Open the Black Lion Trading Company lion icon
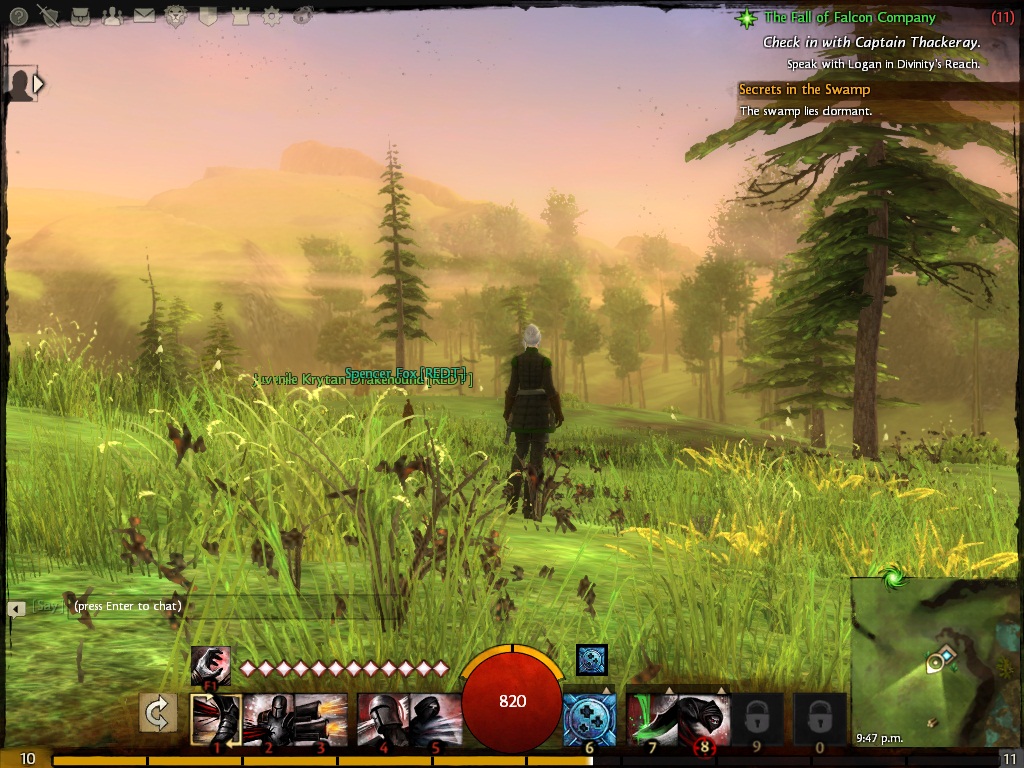 tap(176, 15)
